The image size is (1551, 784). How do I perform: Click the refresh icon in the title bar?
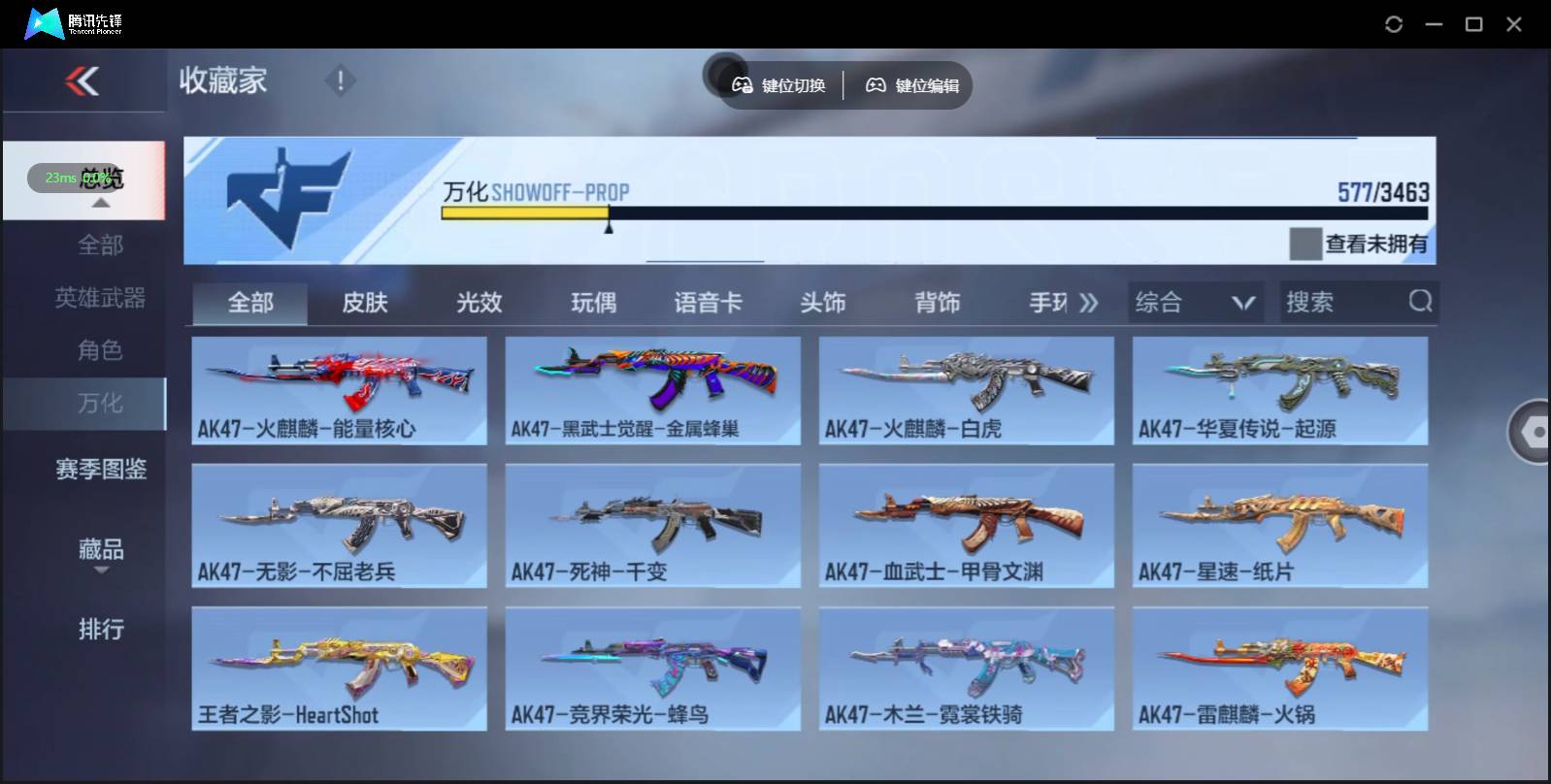coord(1395,23)
